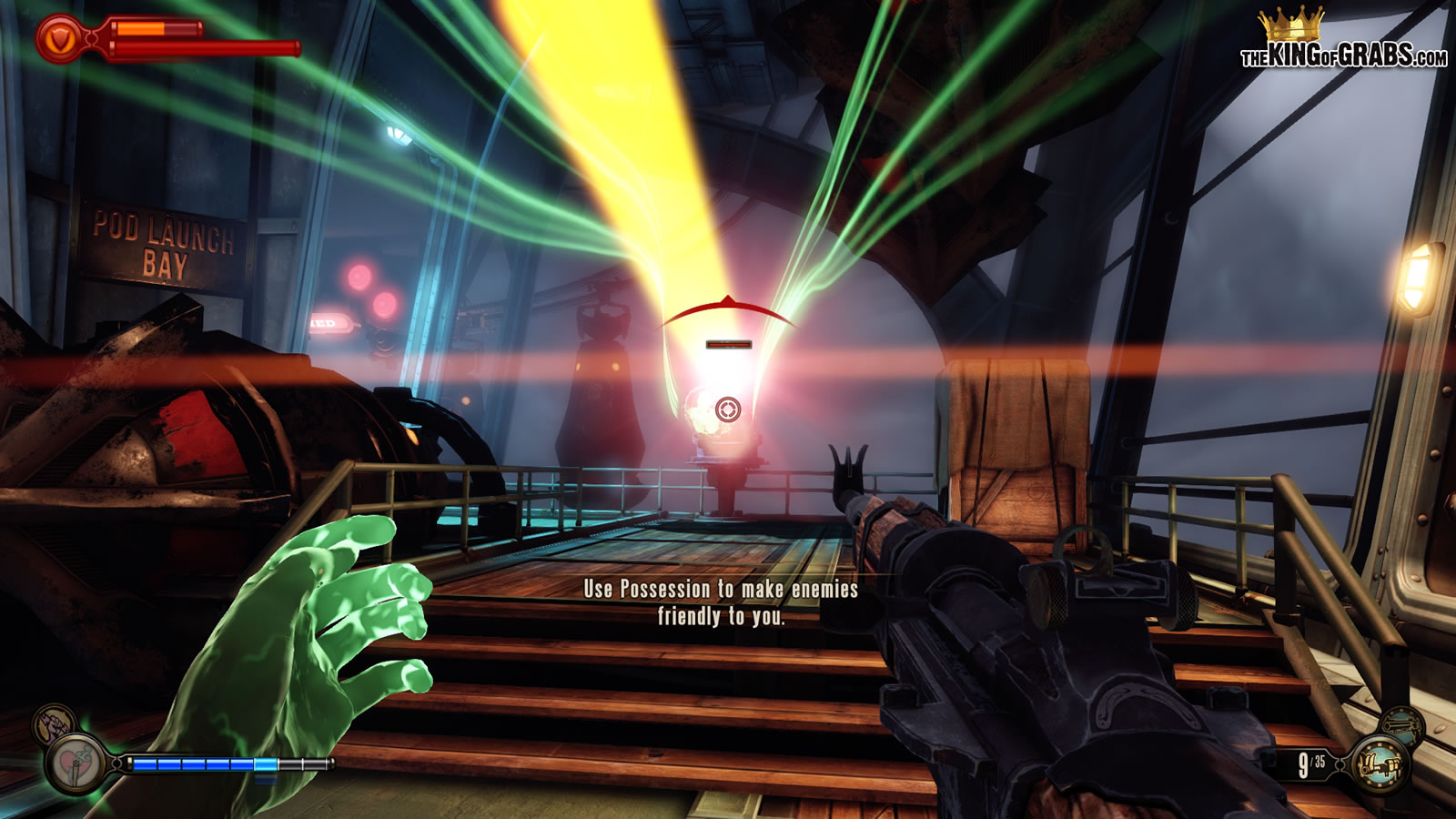Click the red shield emblem icon
1456x819 pixels.
click(x=60, y=39)
